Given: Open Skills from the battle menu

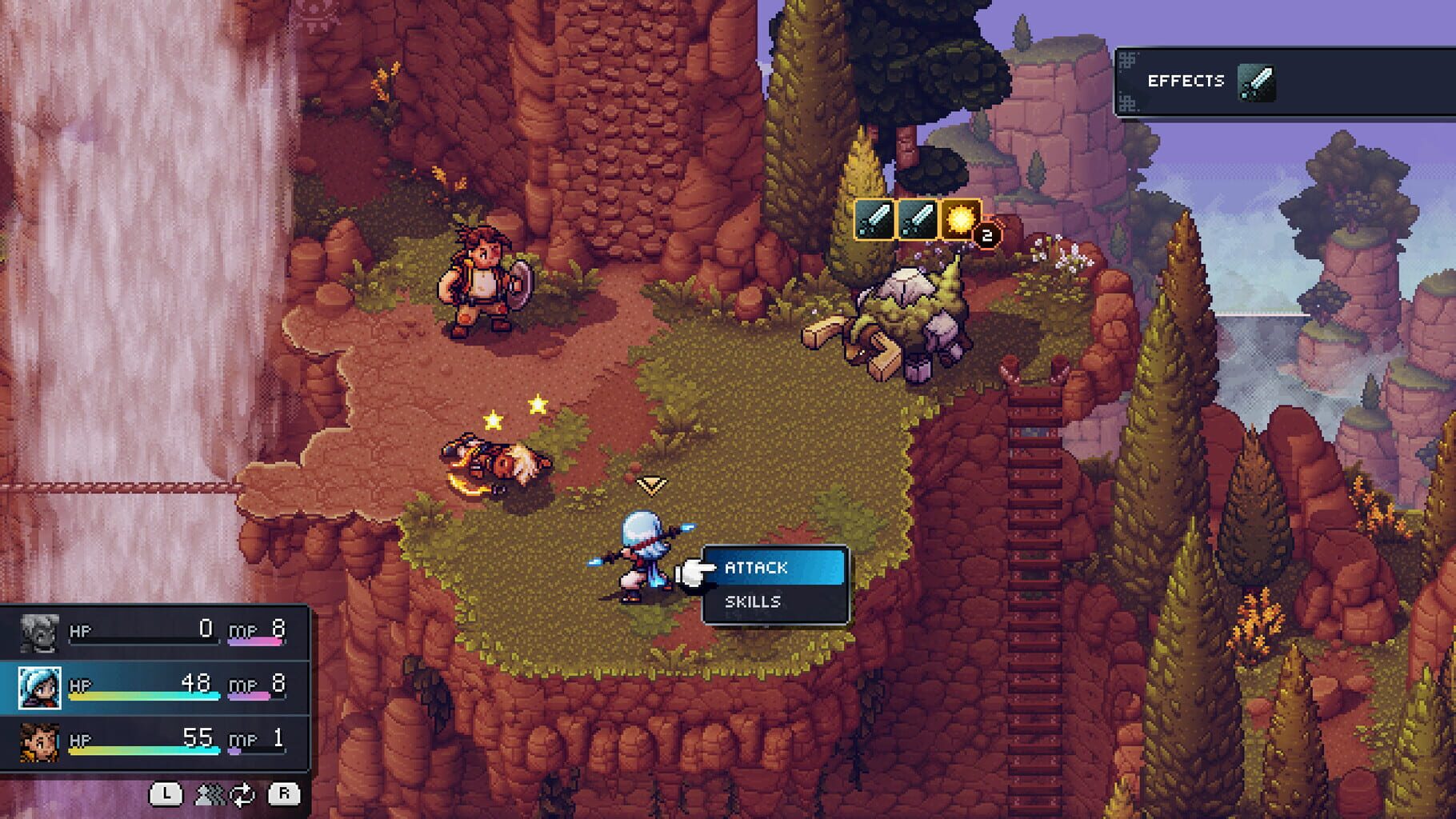Looking at the screenshot, I should (753, 602).
